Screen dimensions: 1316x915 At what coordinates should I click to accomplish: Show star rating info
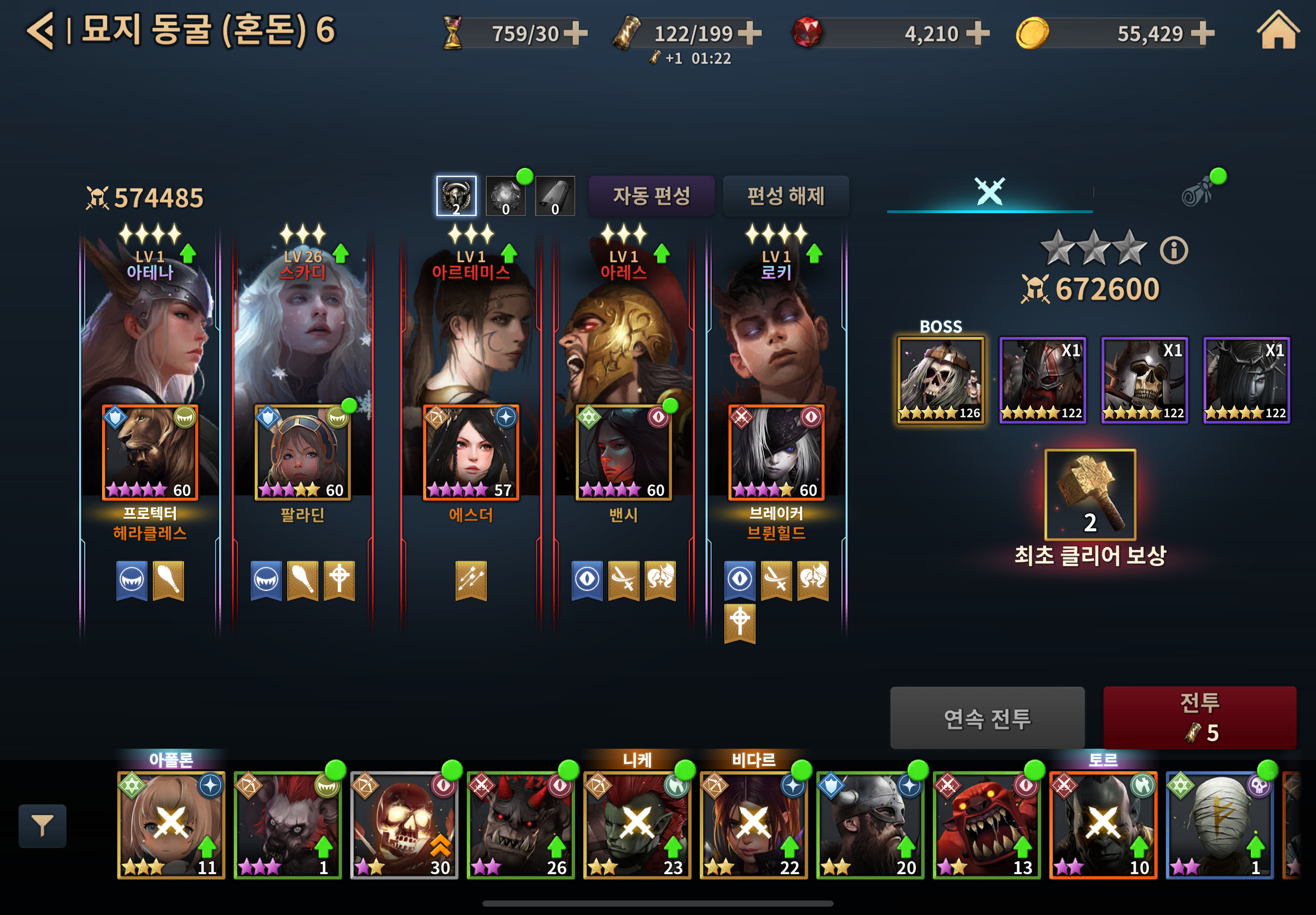point(1174,251)
